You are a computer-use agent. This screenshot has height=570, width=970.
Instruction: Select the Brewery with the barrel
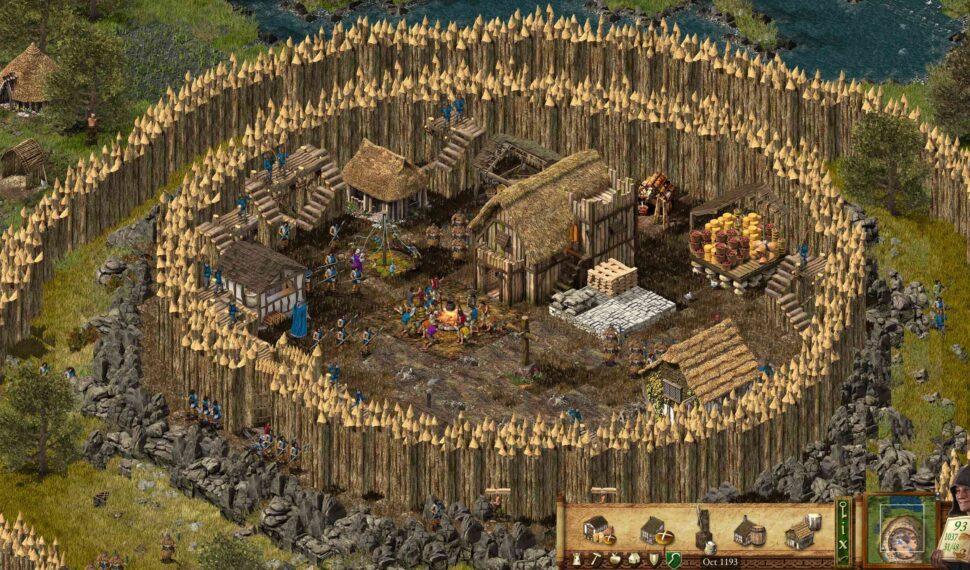click(750, 531)
